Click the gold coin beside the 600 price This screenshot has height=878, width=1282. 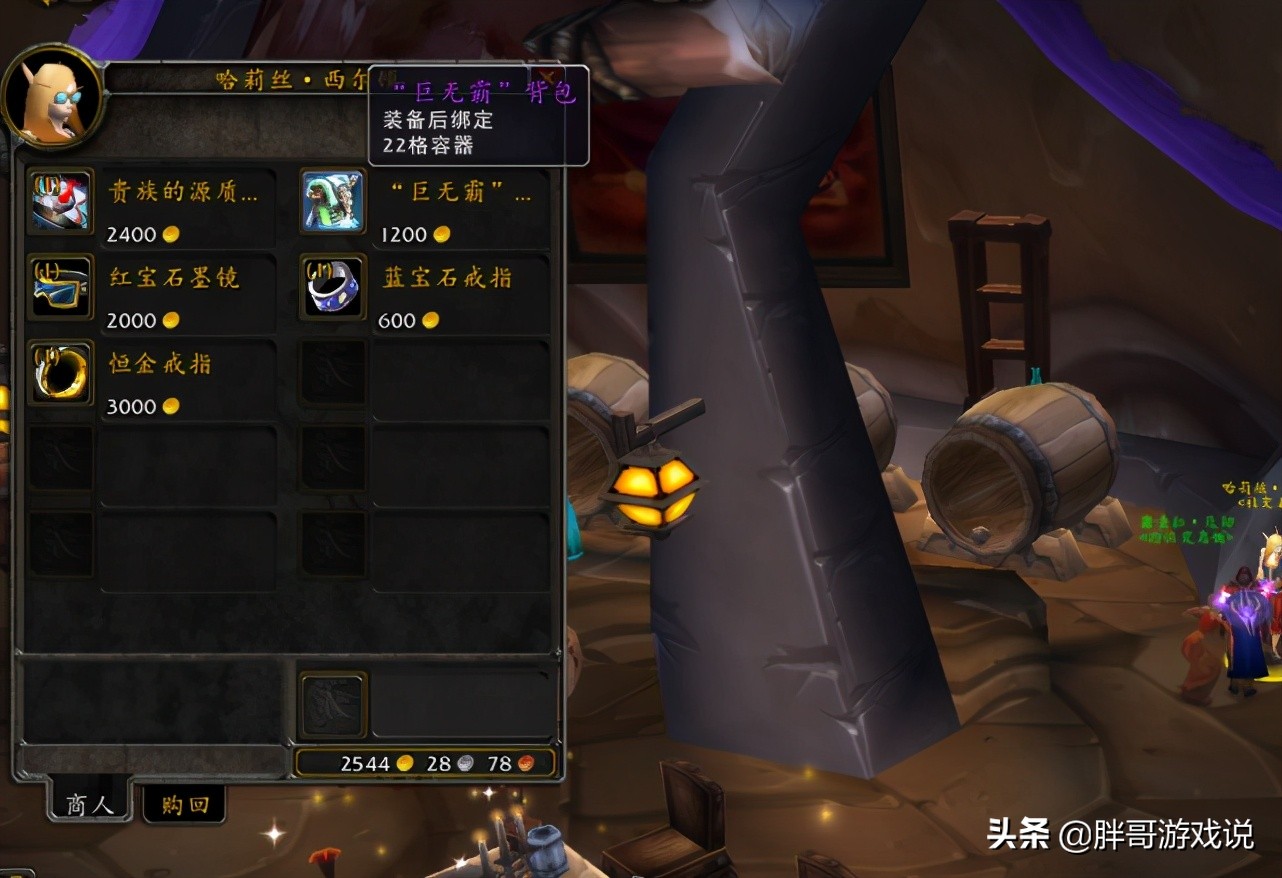tap(432, 320)
